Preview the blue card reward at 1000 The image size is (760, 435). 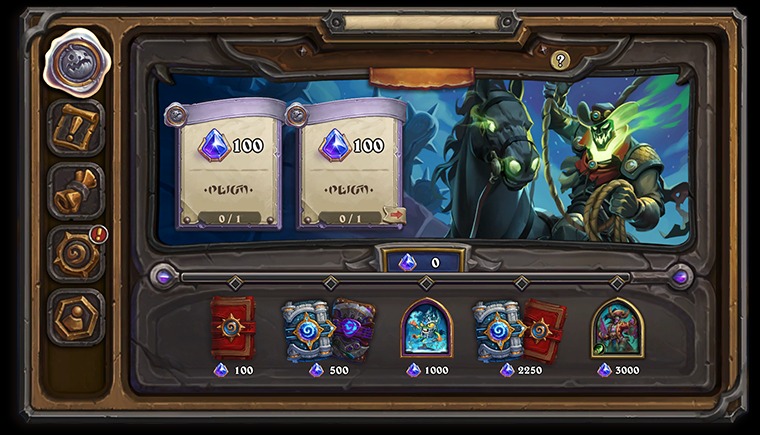426,329
